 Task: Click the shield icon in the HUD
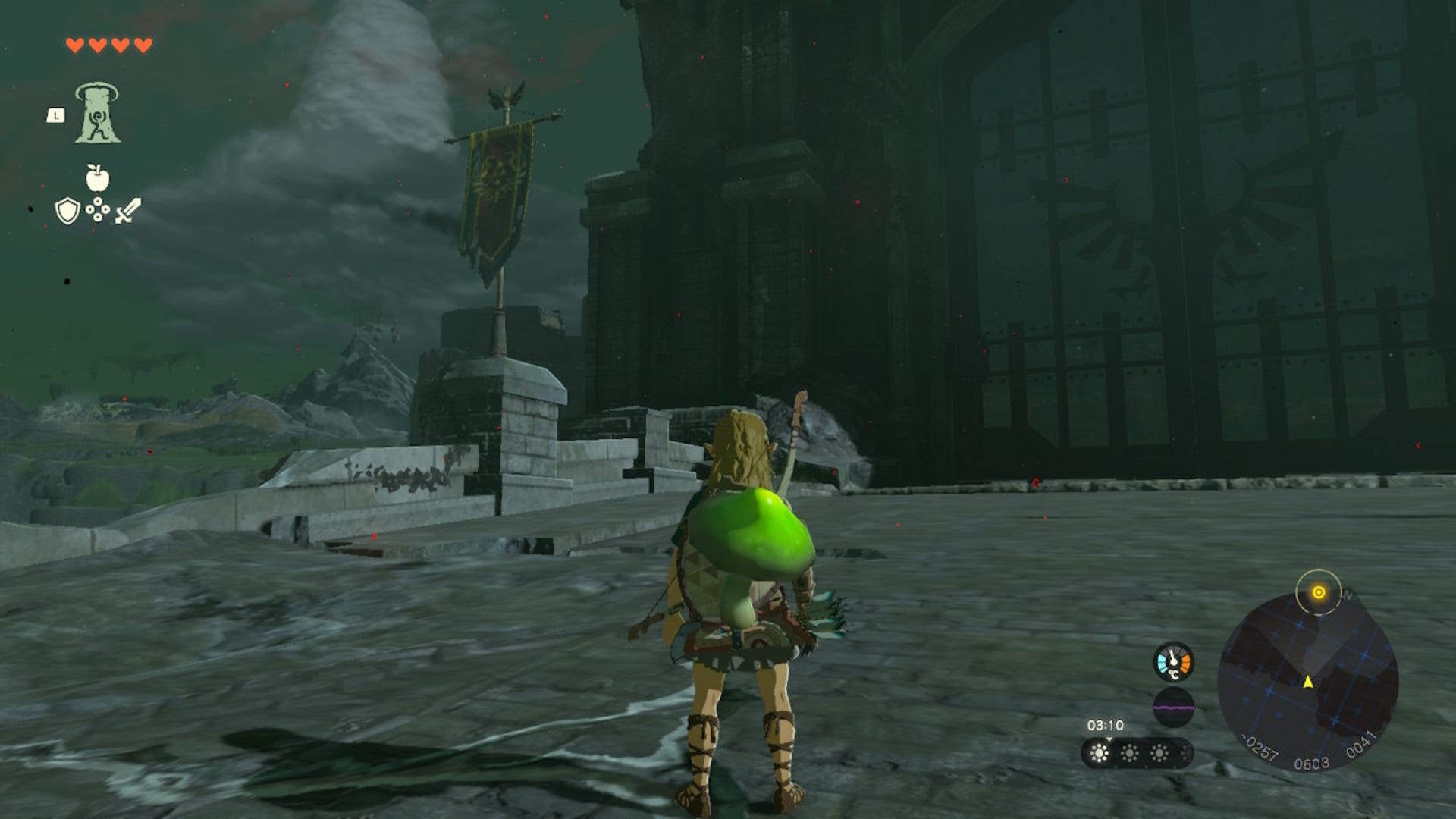[67, 210]
